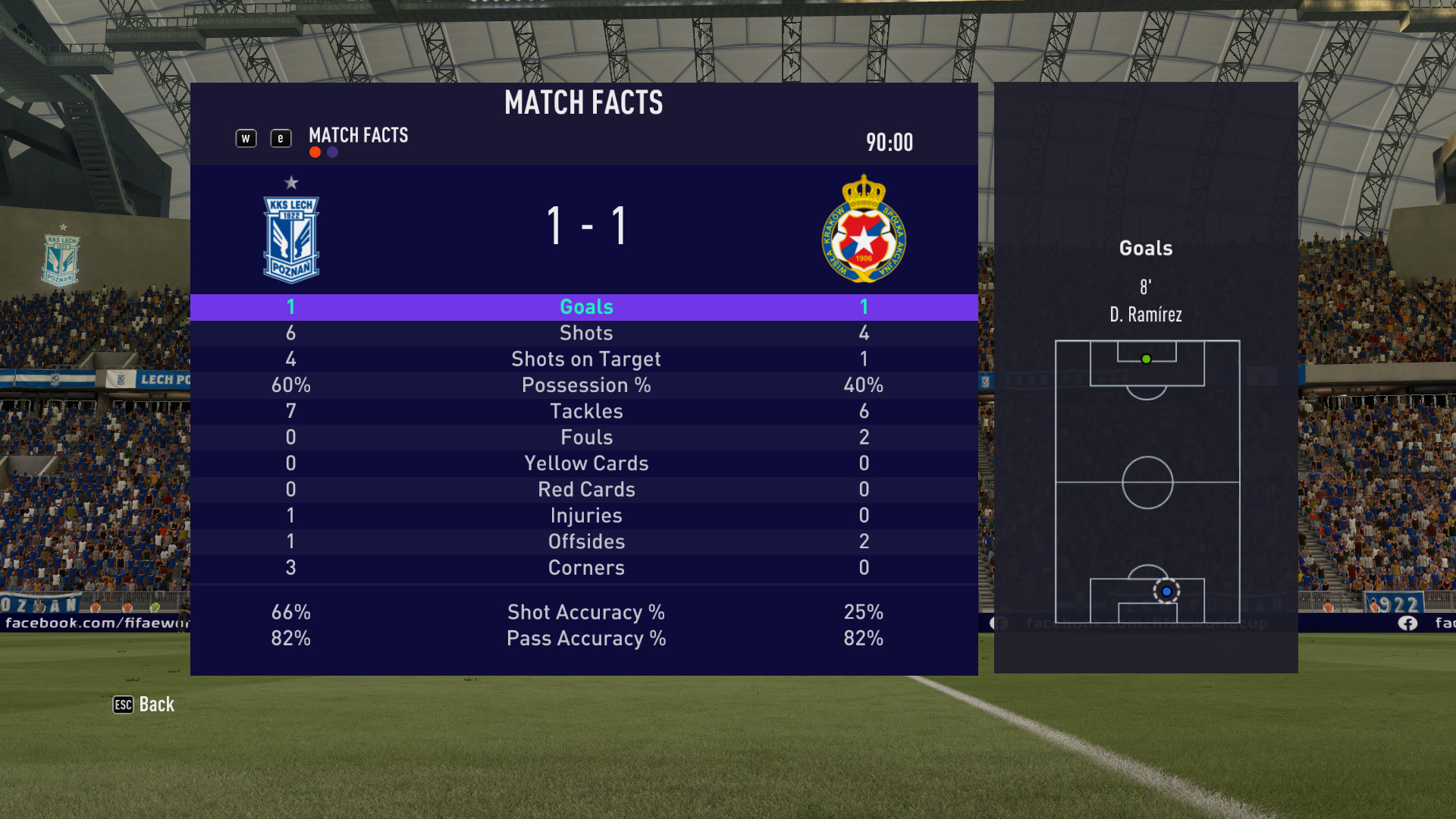Viewport: 1456px width, 819px height.
Task: Select the green goal marker on the pitch map
Action: [x=1146, y=359]
